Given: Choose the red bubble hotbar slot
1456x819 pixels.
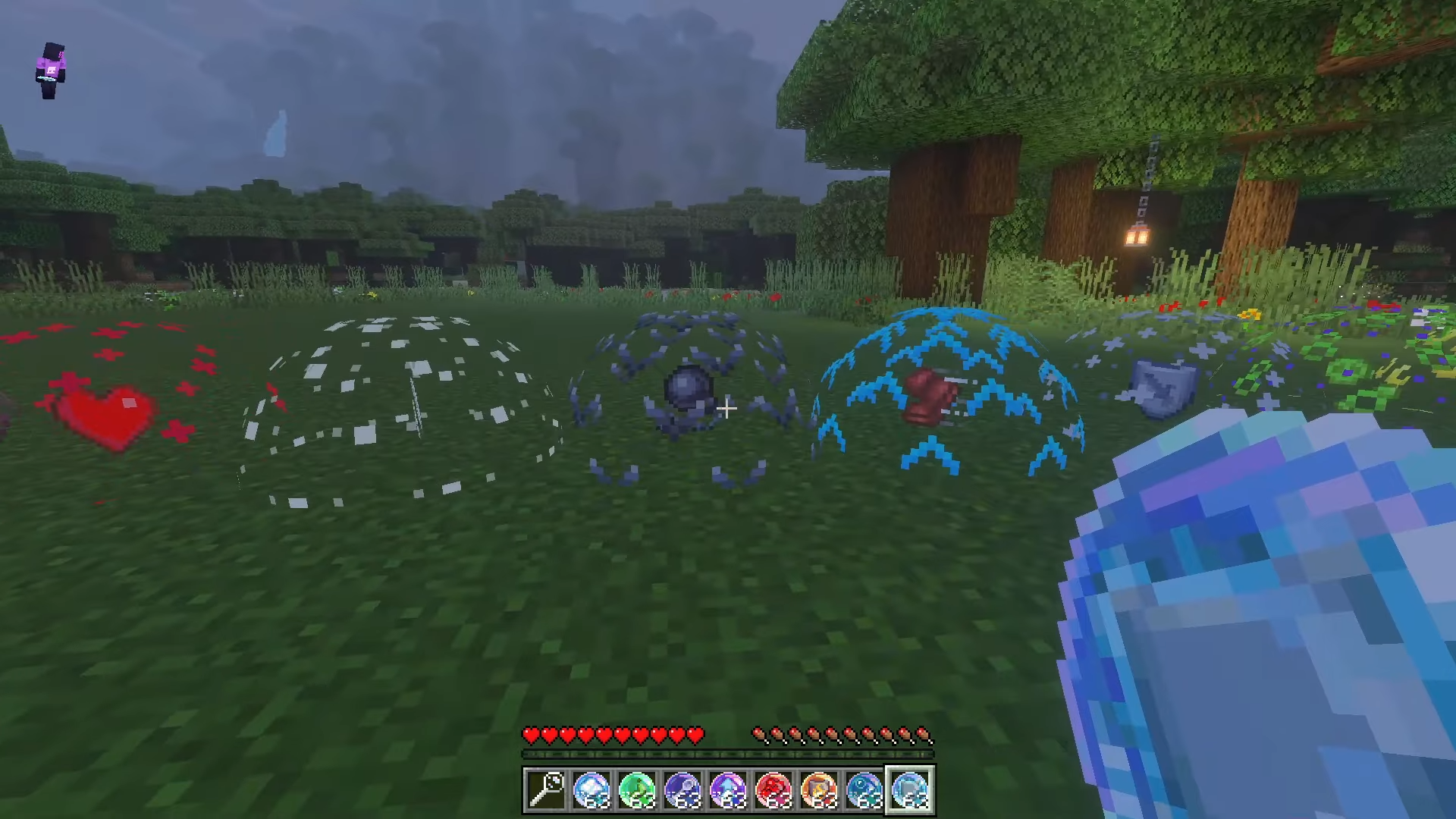Looking at the screenshot, I should (x=773, y=790).
